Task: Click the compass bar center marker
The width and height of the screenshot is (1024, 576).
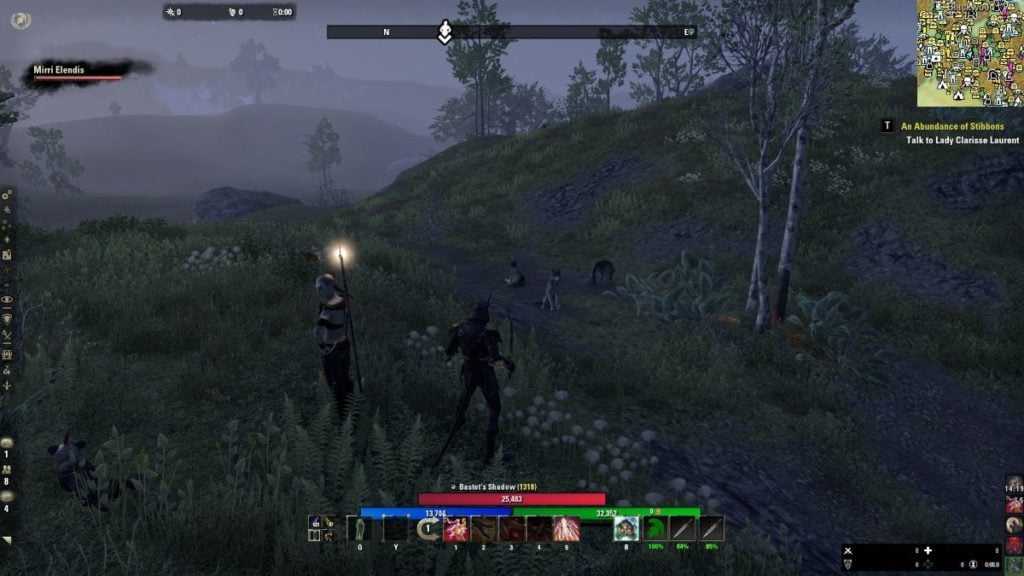Action: 445,32
